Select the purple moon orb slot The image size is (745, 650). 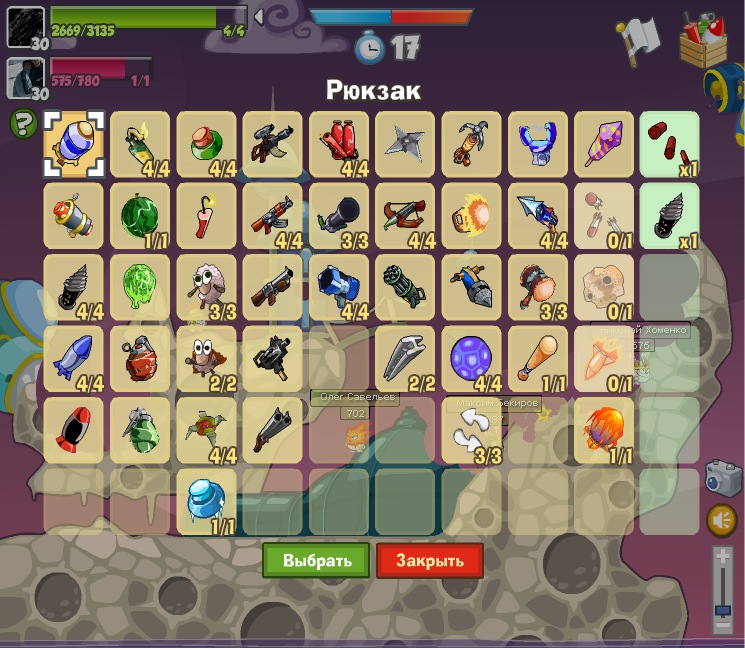coord(471,358)
